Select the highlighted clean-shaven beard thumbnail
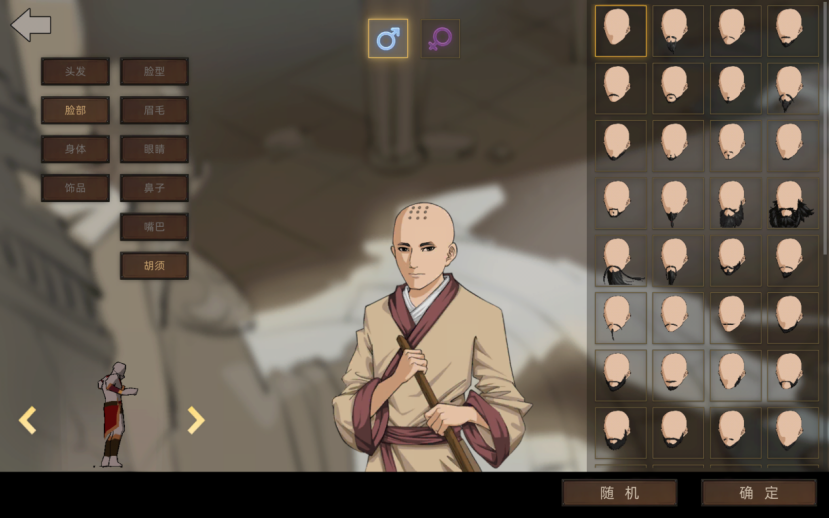The width and height of the screenshot is (830, 519). (x=621, y=31)
